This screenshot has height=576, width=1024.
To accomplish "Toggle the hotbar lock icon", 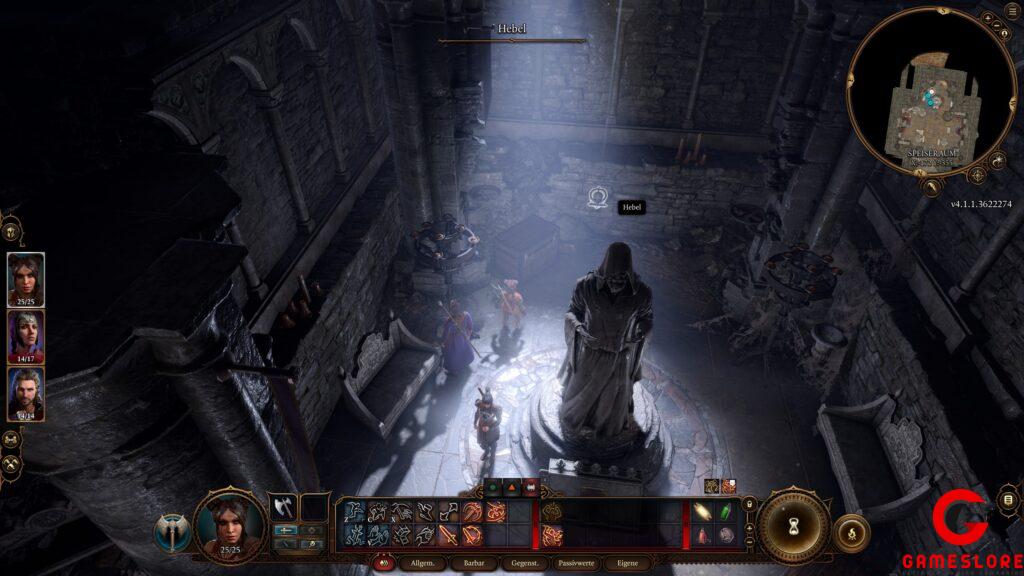I will (x=748, y=503).
